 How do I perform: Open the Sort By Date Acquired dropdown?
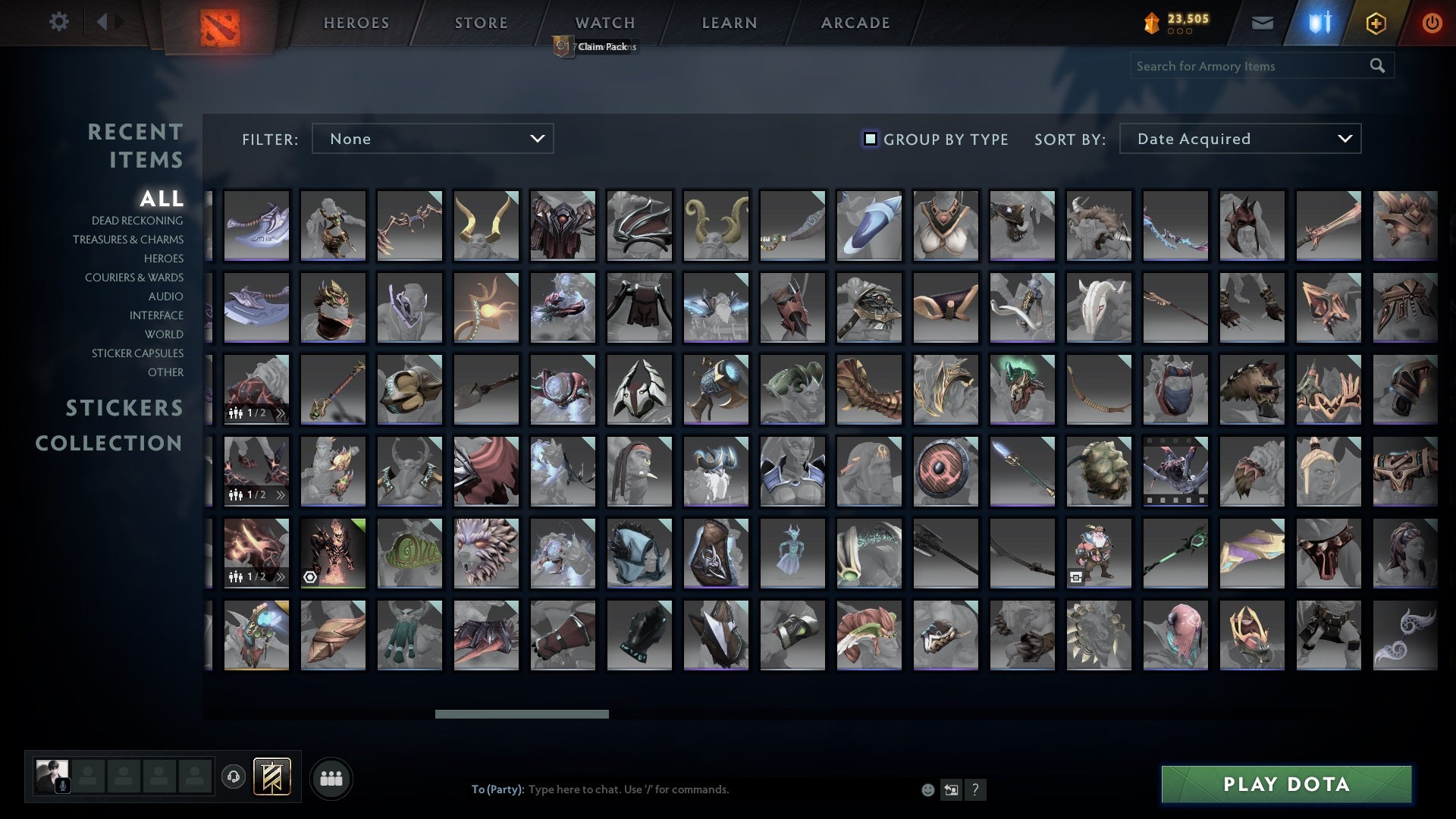(x=1241, y=139)
